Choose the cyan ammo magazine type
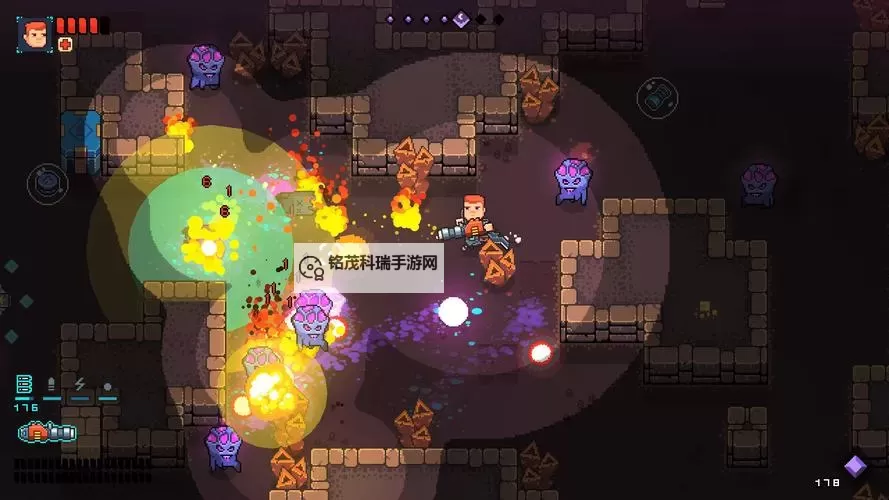 [x=25, y=385]
